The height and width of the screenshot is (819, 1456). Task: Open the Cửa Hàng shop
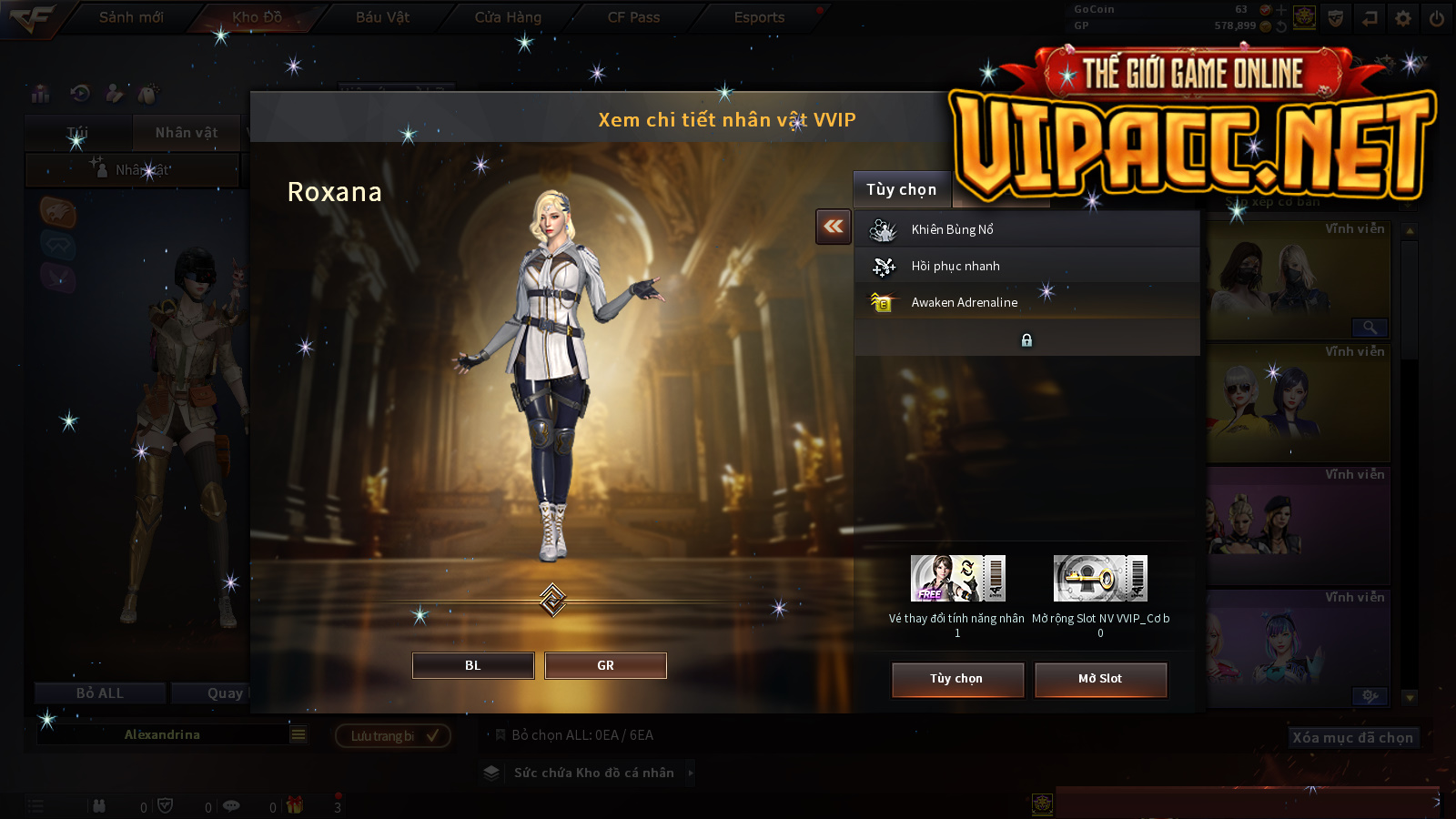point(508,17)
